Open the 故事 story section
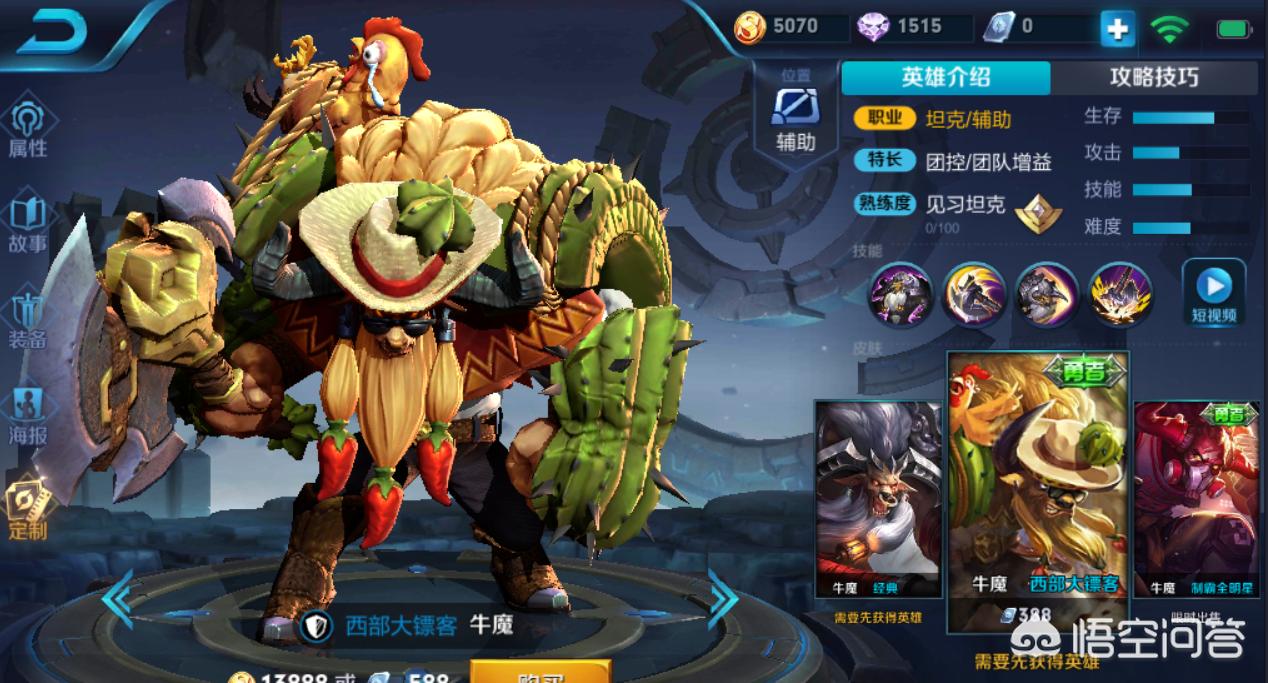Screen dimensions: 1268x683 pos(28,224)
